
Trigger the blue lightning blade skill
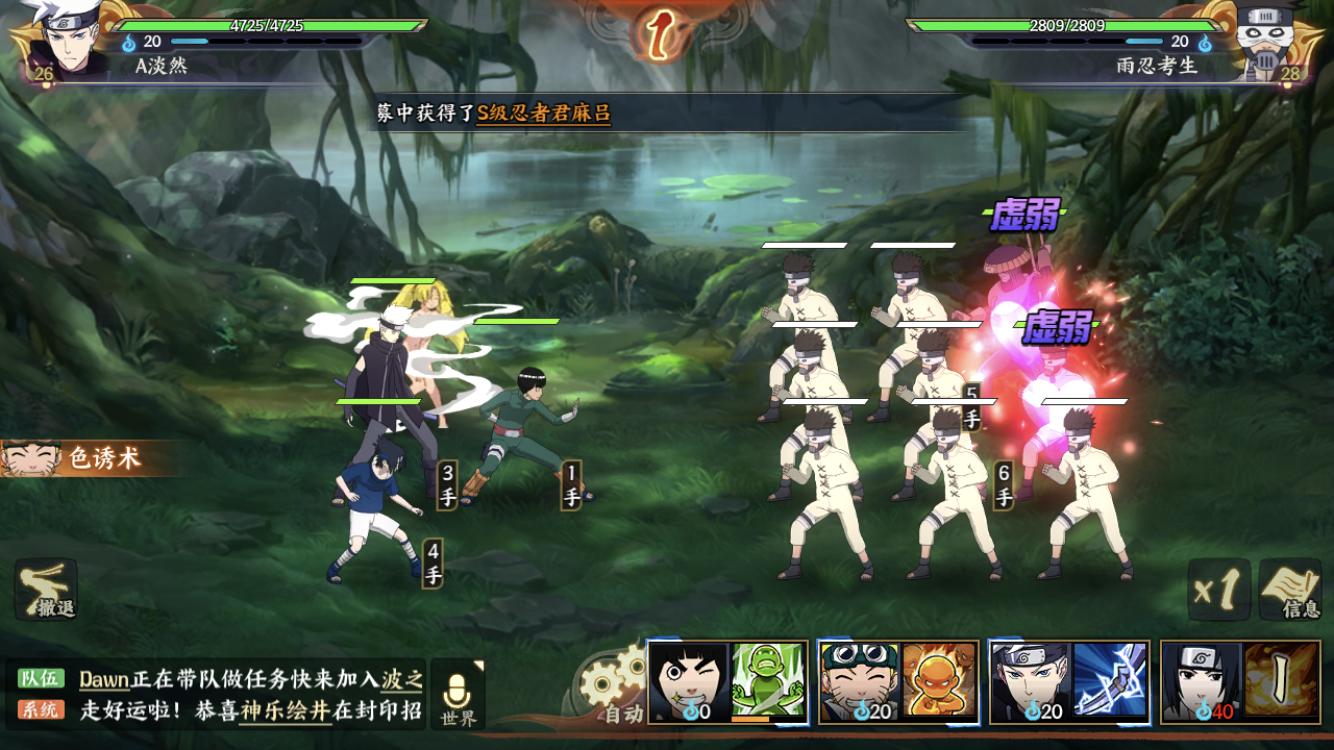[1110, 681]
